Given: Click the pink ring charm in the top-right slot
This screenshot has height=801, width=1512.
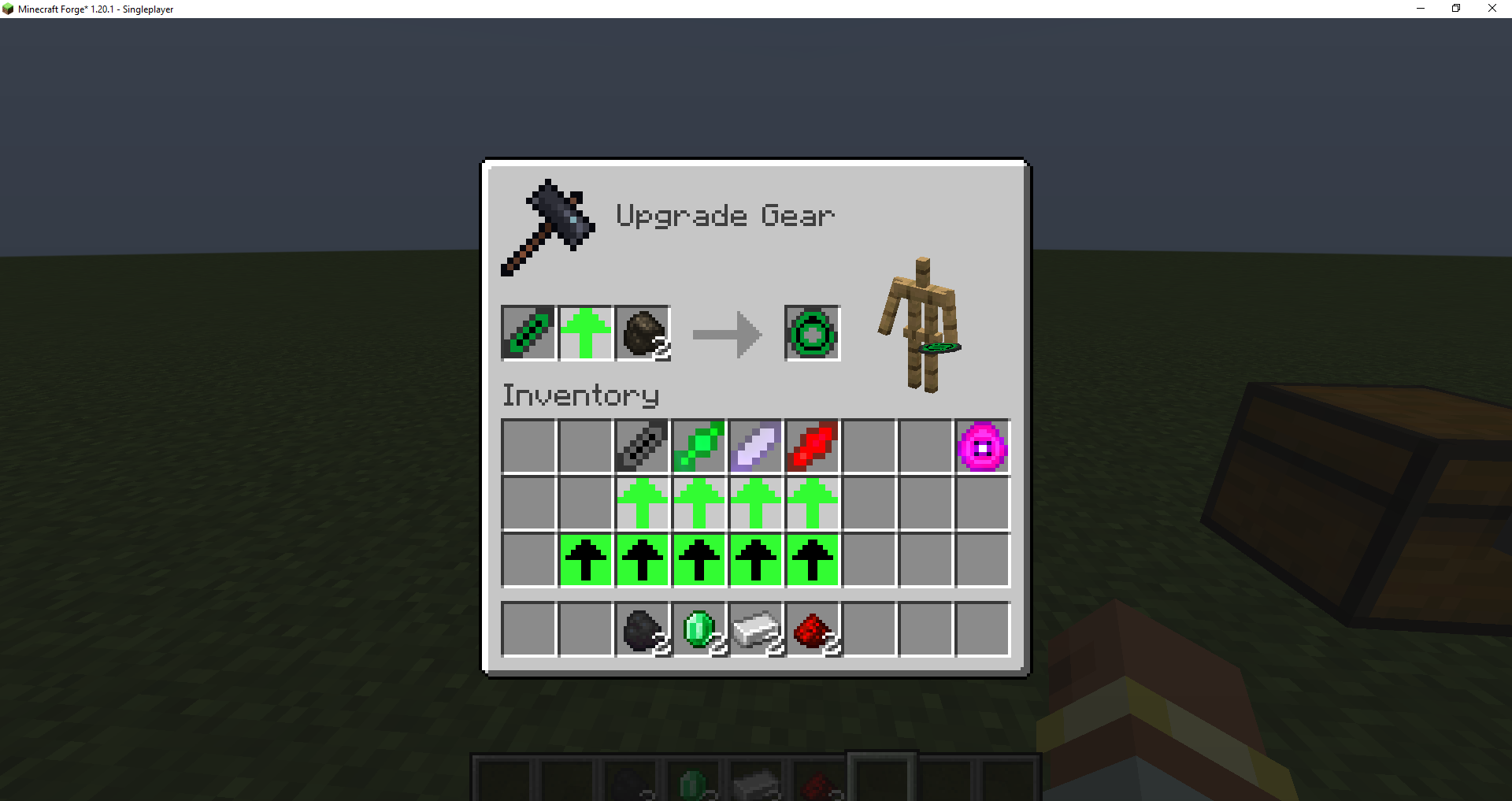Looking at the screenshot, I should click(x=981, y=447).
